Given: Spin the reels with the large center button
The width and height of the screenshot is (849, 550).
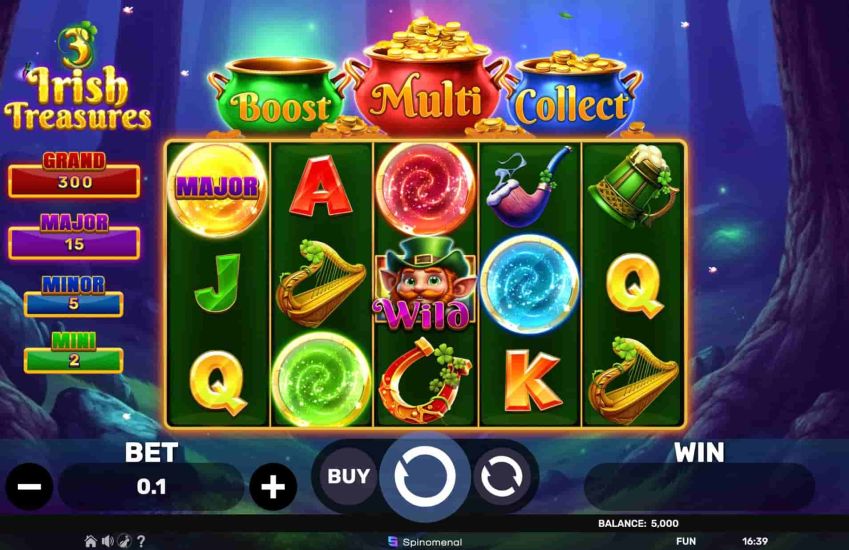Looking at the screenshot, I should (x=424, y=477).
